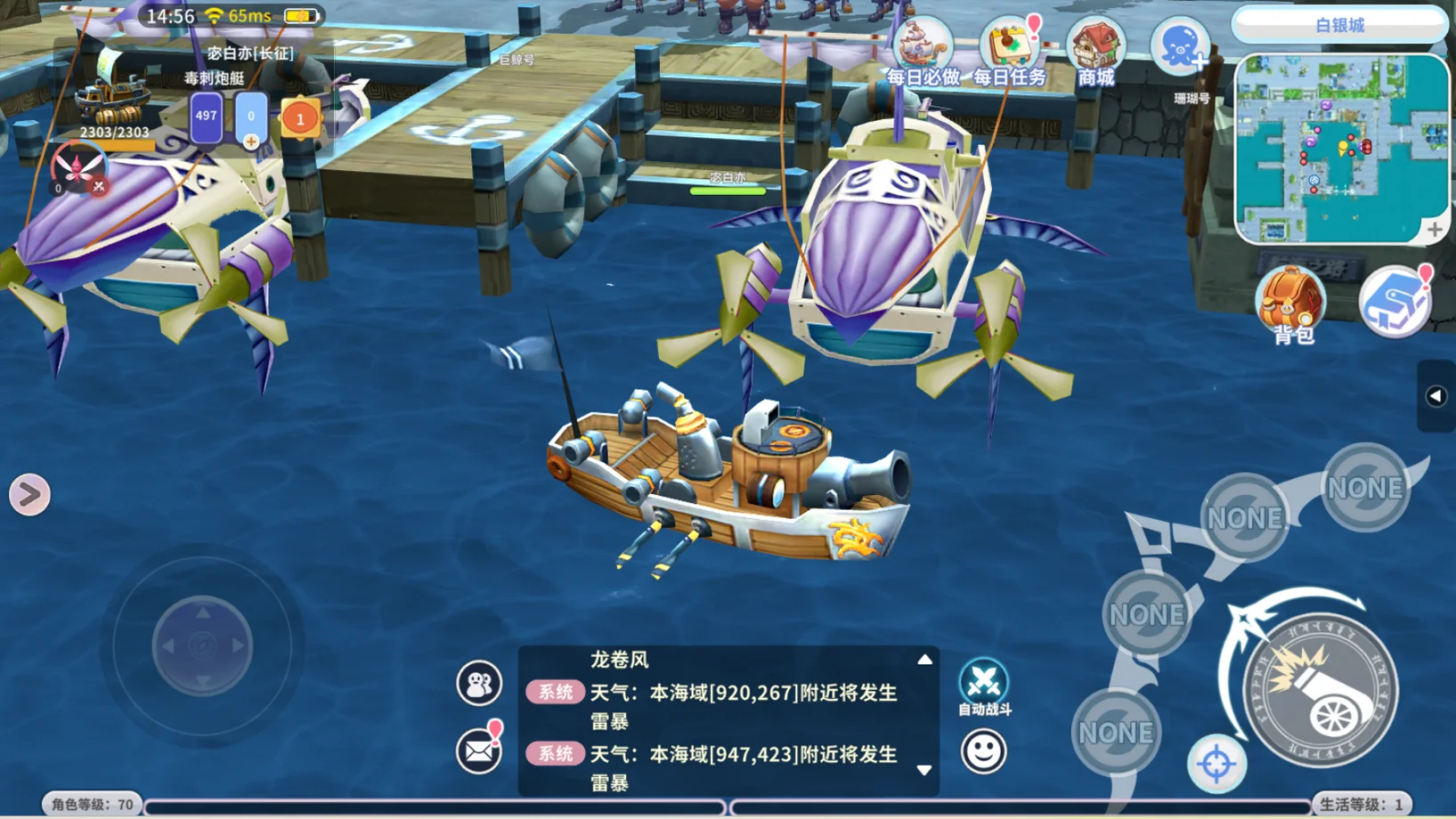Collapse the right side panel arrow

click(1436, 396)
